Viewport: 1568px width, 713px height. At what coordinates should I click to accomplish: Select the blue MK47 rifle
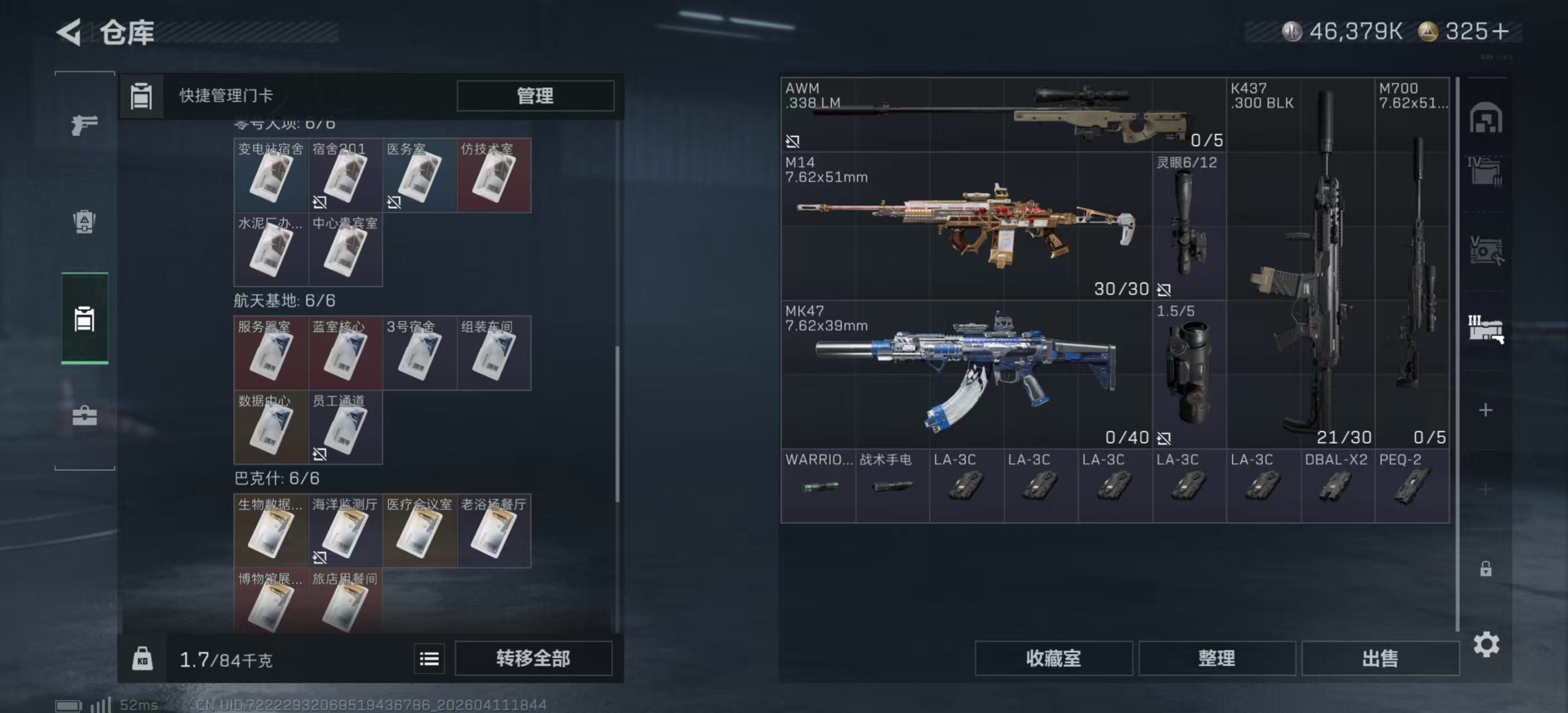pos(966,374)
